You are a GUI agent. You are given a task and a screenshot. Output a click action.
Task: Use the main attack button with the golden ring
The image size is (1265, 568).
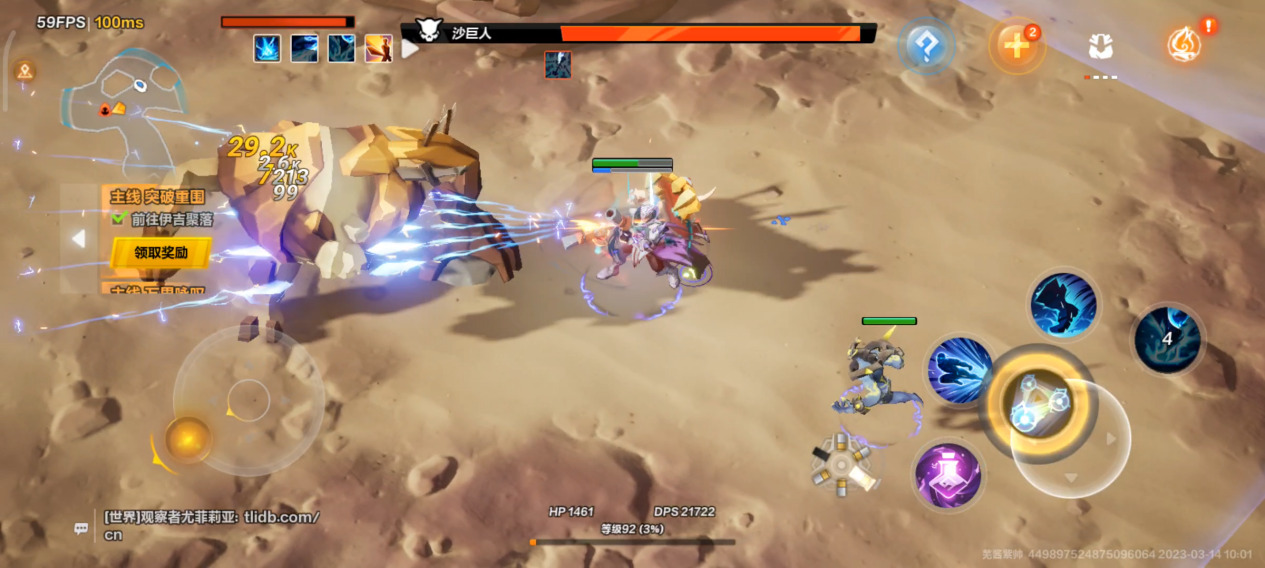pos(1037,402)
